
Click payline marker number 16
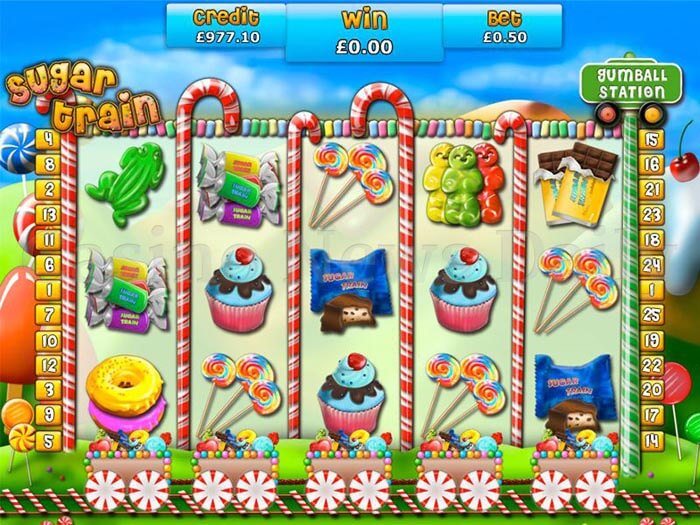pos(653,164)
